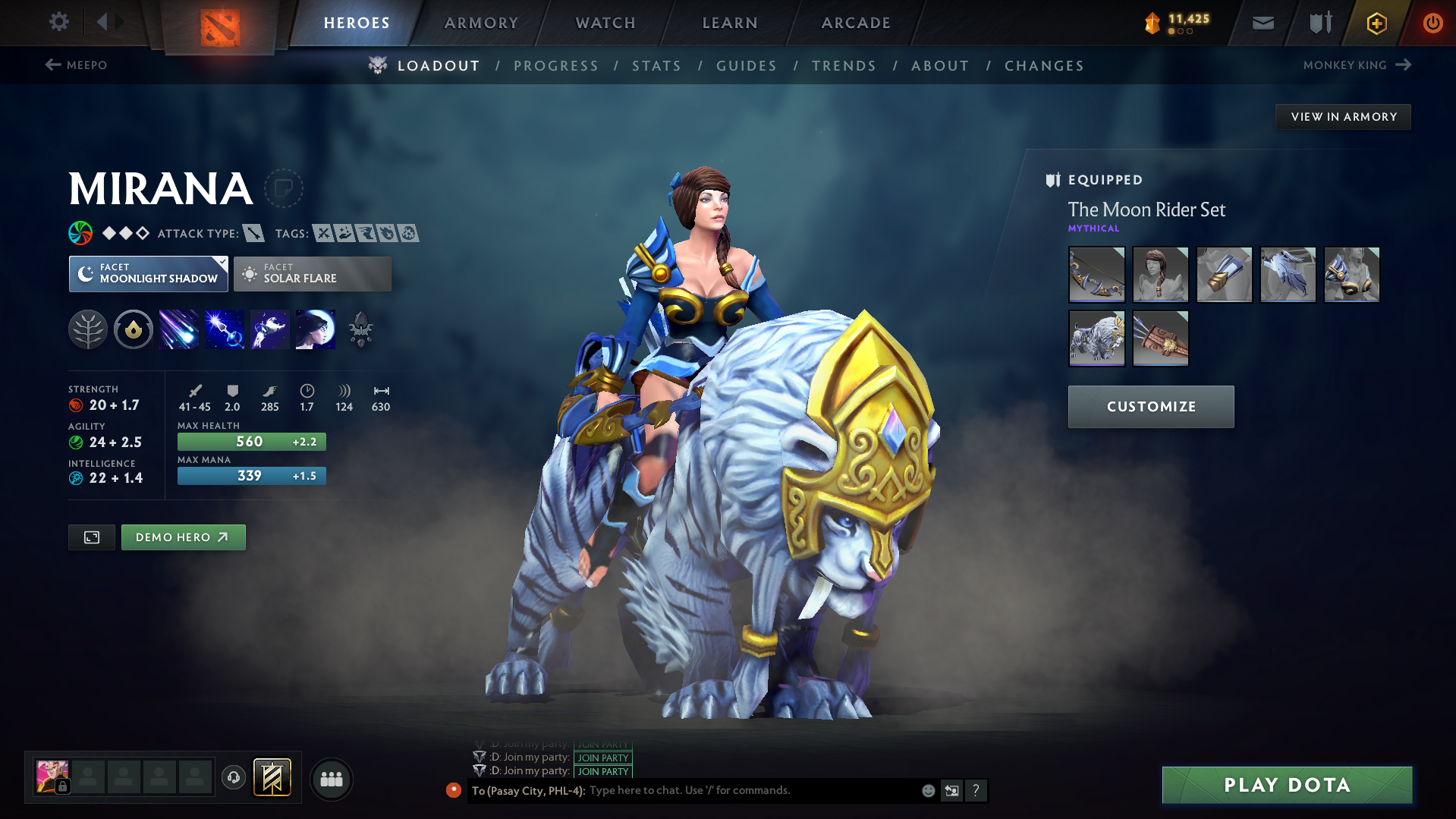Select Mirana's Starstorm ability icon
This screenshot has width=1456, height=819.
pos(178,329)
